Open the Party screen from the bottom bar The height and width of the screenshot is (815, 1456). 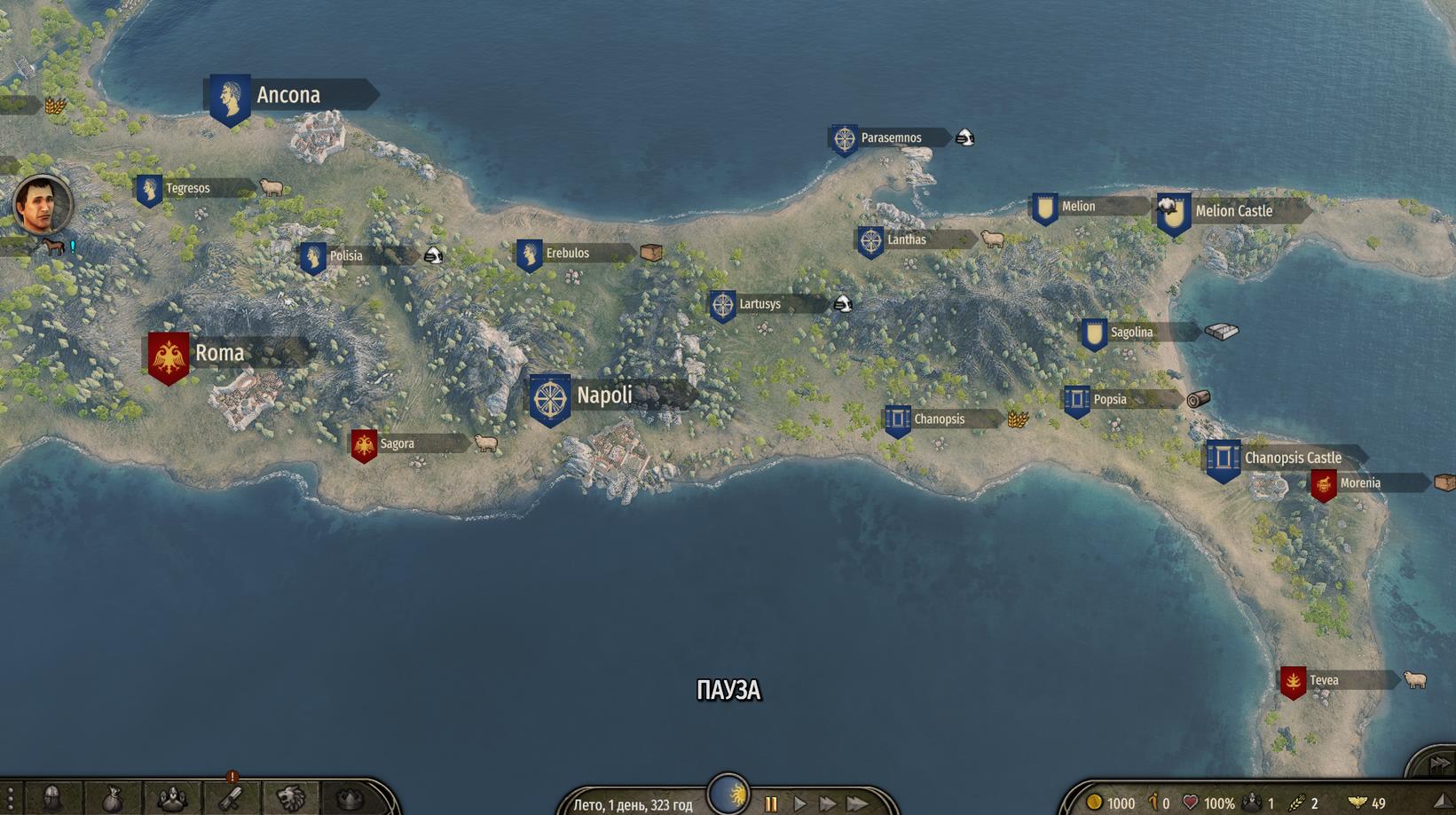click(x=171, y=798)
